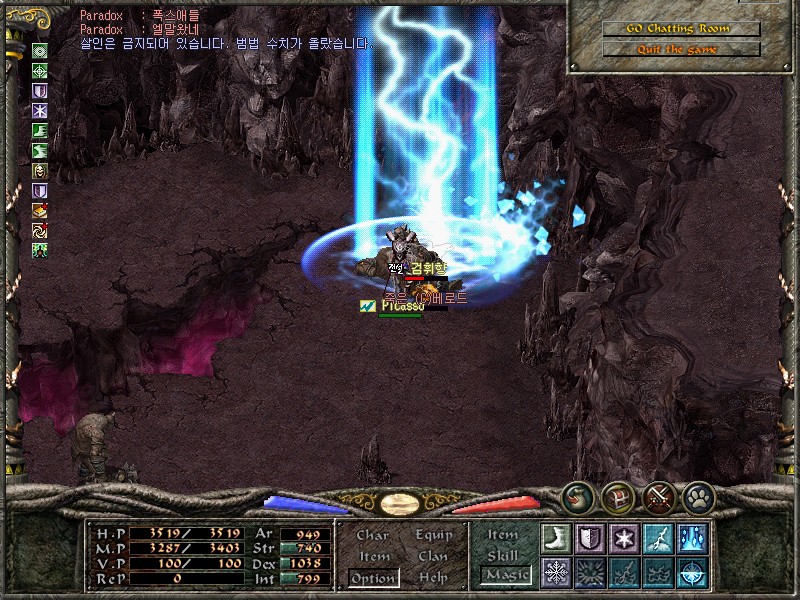Switch to the Skill tab
This screenshot has height=600, width=800.
[503, 555]
